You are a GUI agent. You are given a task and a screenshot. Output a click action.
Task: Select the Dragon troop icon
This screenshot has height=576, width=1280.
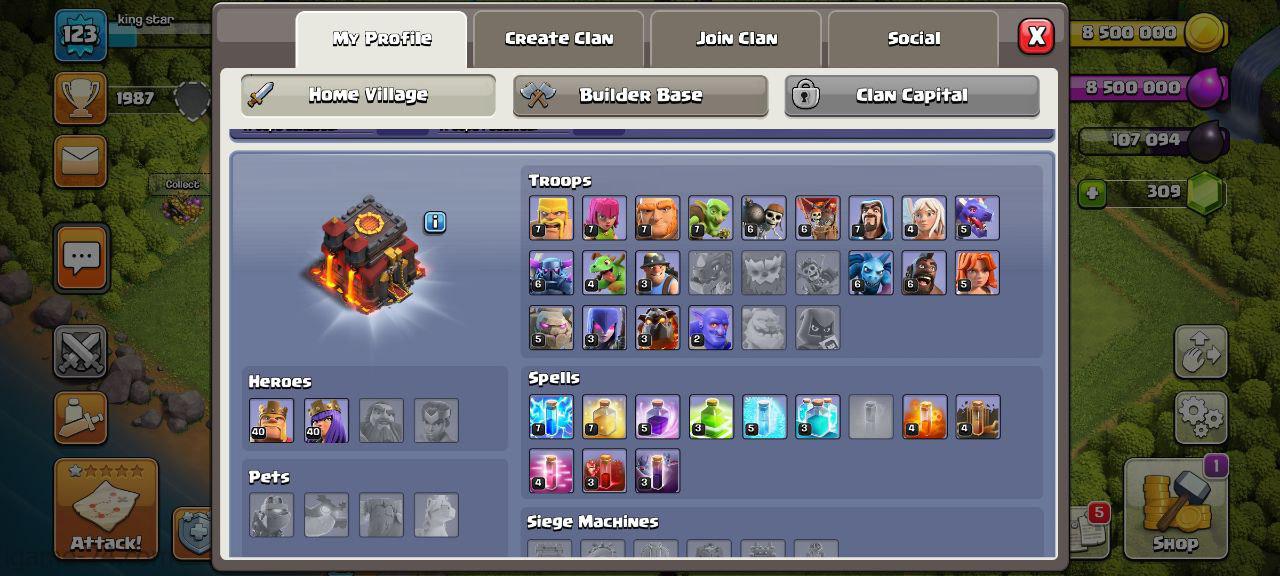pos(976,218)
